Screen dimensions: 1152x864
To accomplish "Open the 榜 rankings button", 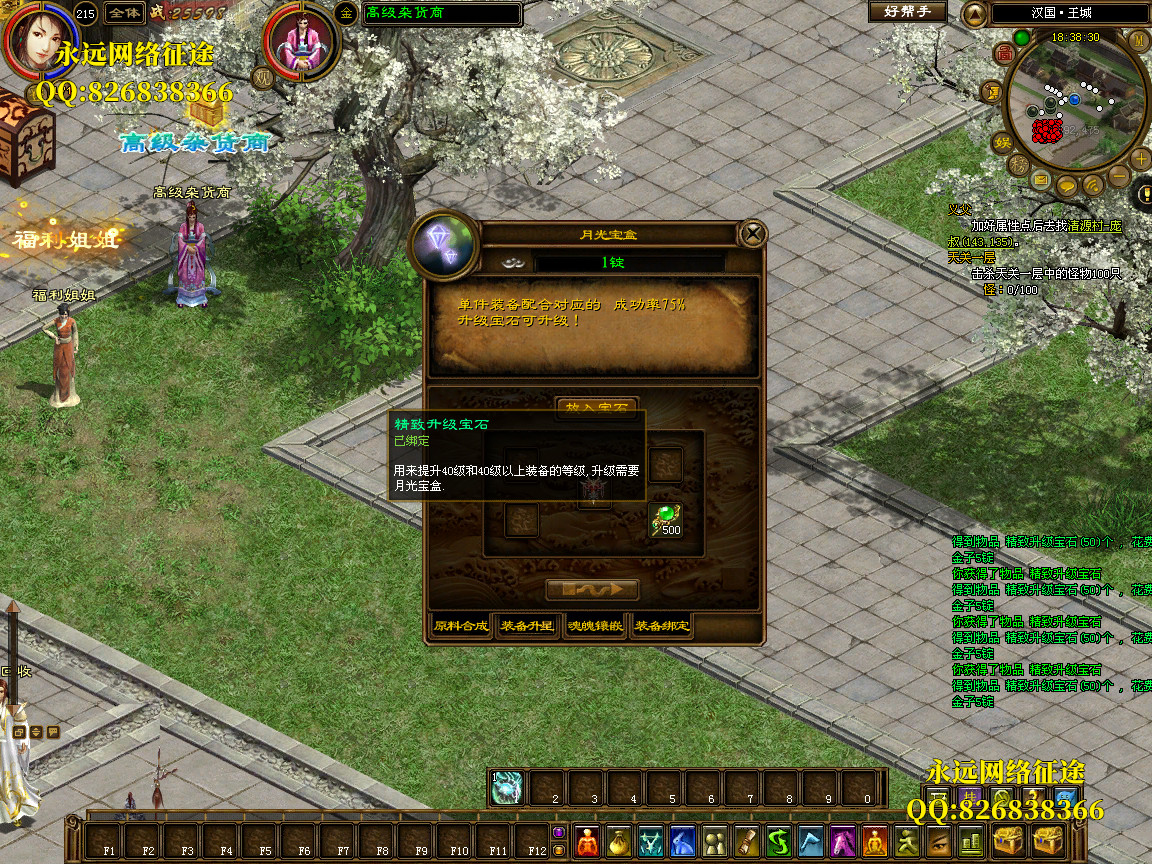I will click(x=1017, y=165).
